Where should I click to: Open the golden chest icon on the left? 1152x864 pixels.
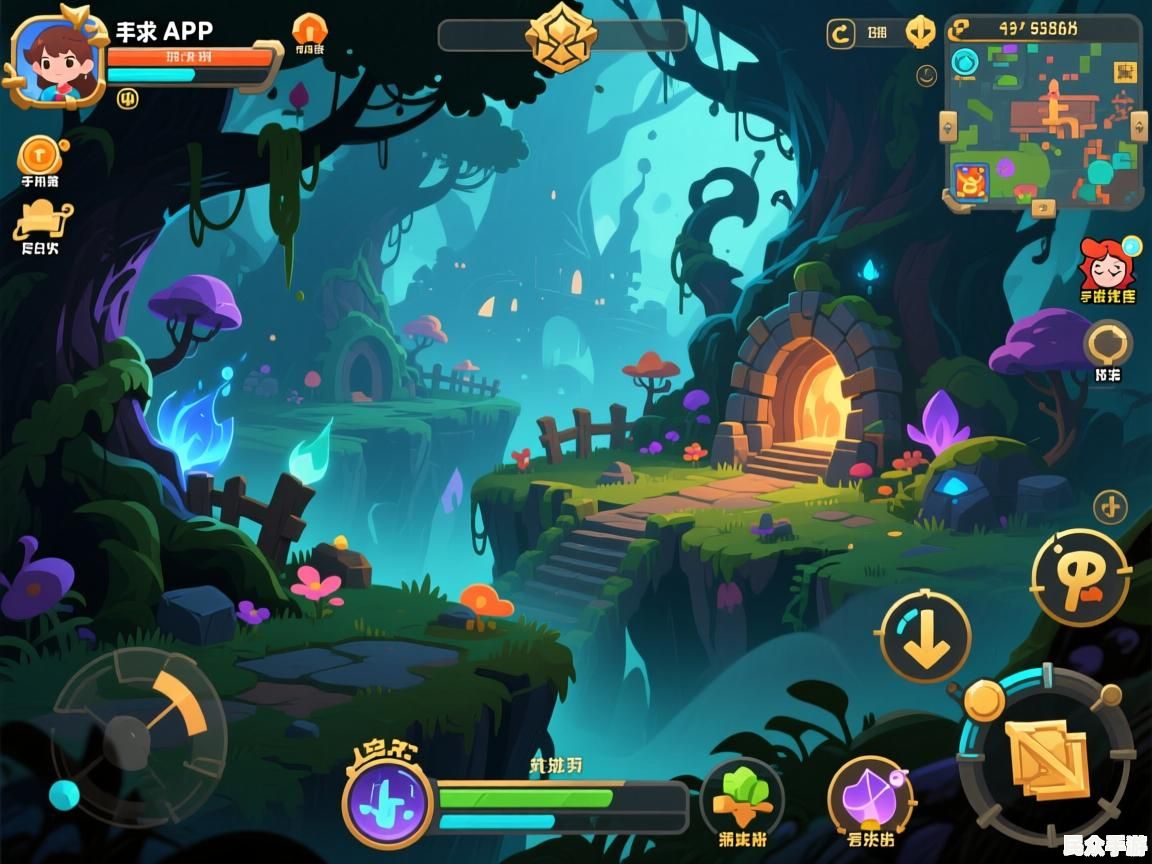coord(41,219)
